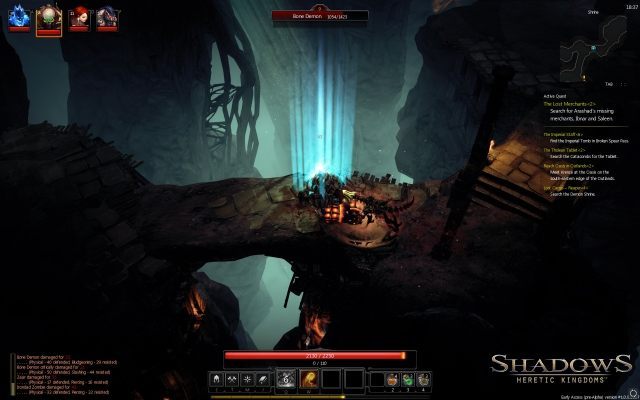Open the starburst menu icon
This screenshot has height=400, width=640.
point(247,379)
